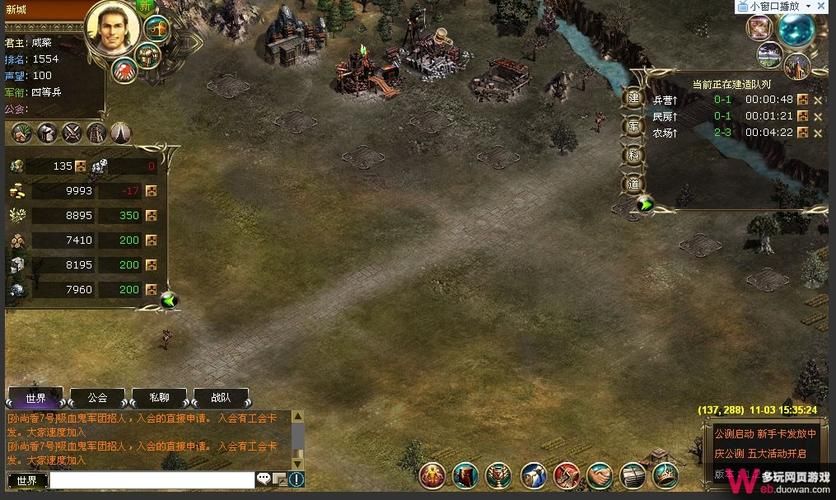
Task: Select the 战队 chat tab
Action: (221, 397)
